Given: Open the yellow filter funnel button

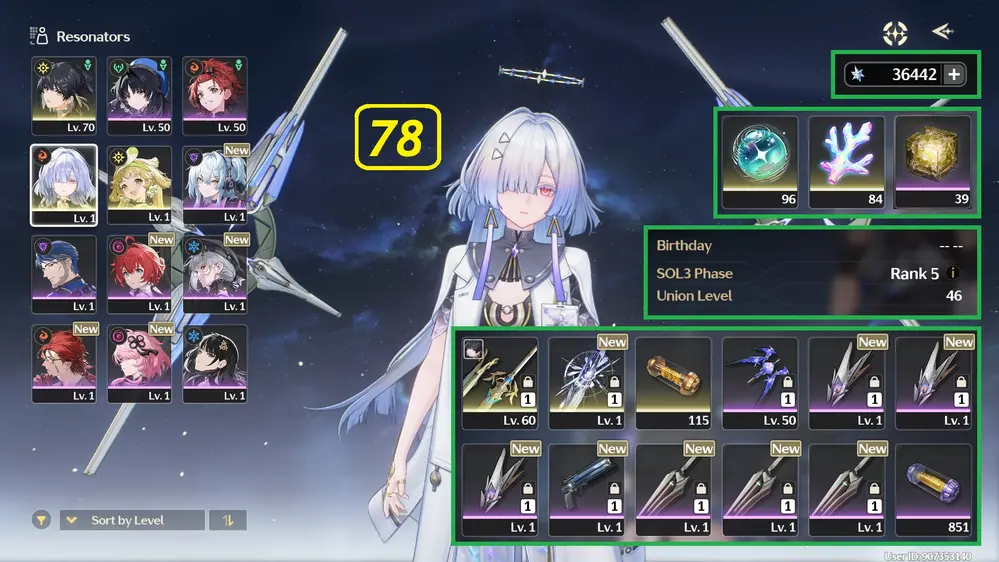Looking at the screenshot, I should tap(41, 520).
